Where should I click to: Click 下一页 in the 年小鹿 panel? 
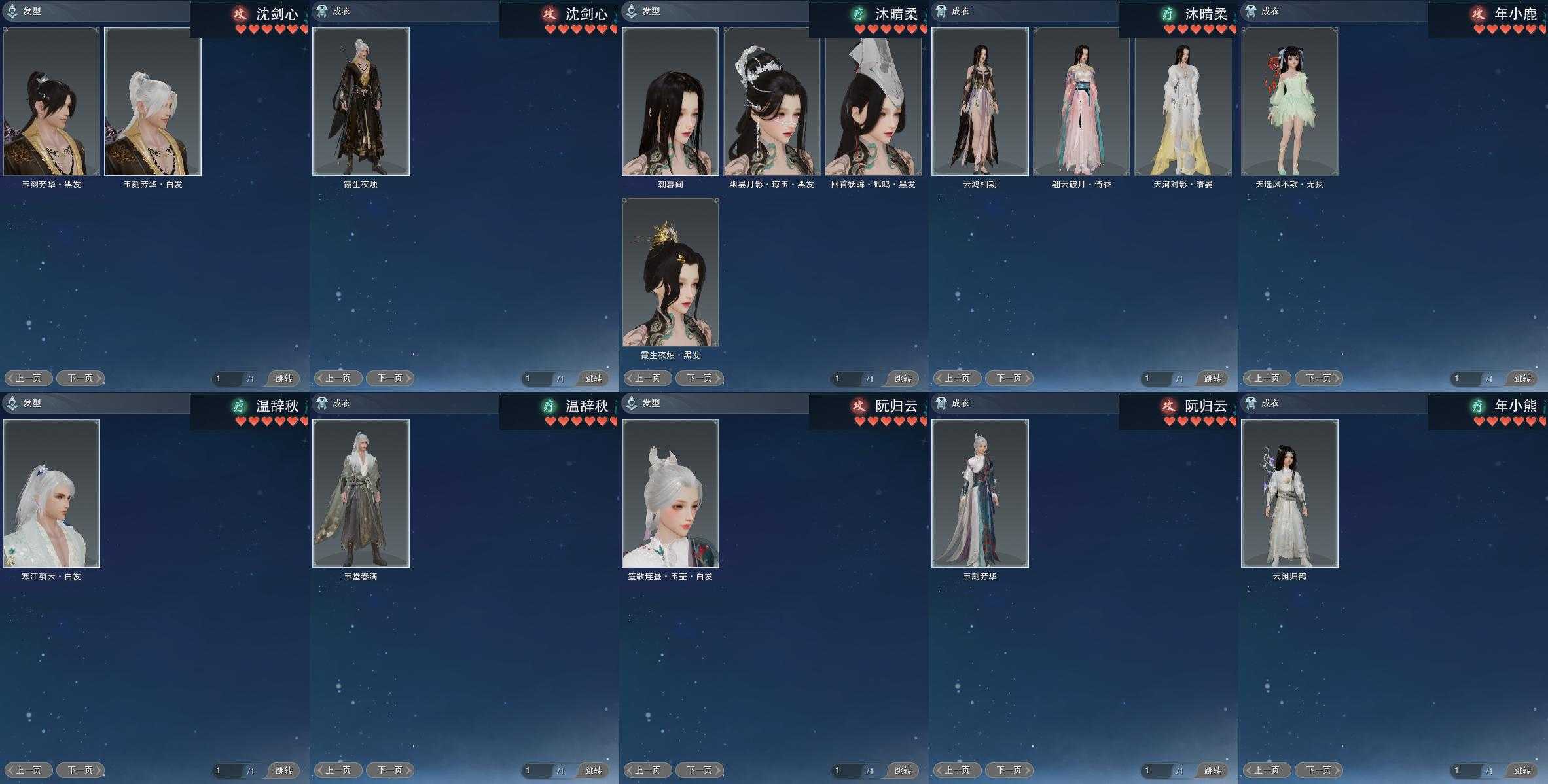click(x=1318, y=378)
